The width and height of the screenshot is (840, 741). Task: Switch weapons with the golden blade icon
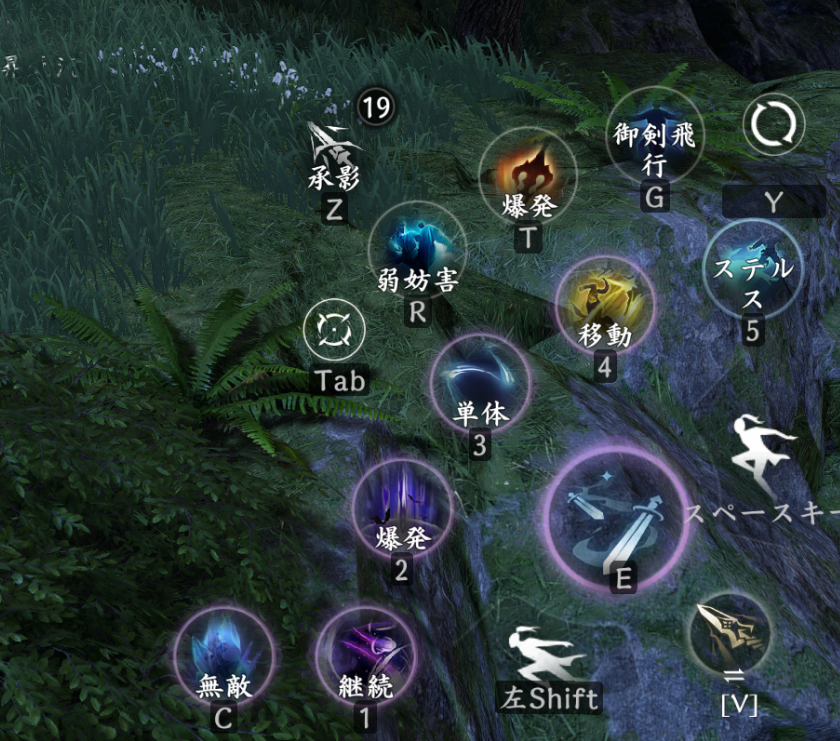(731, 632)
